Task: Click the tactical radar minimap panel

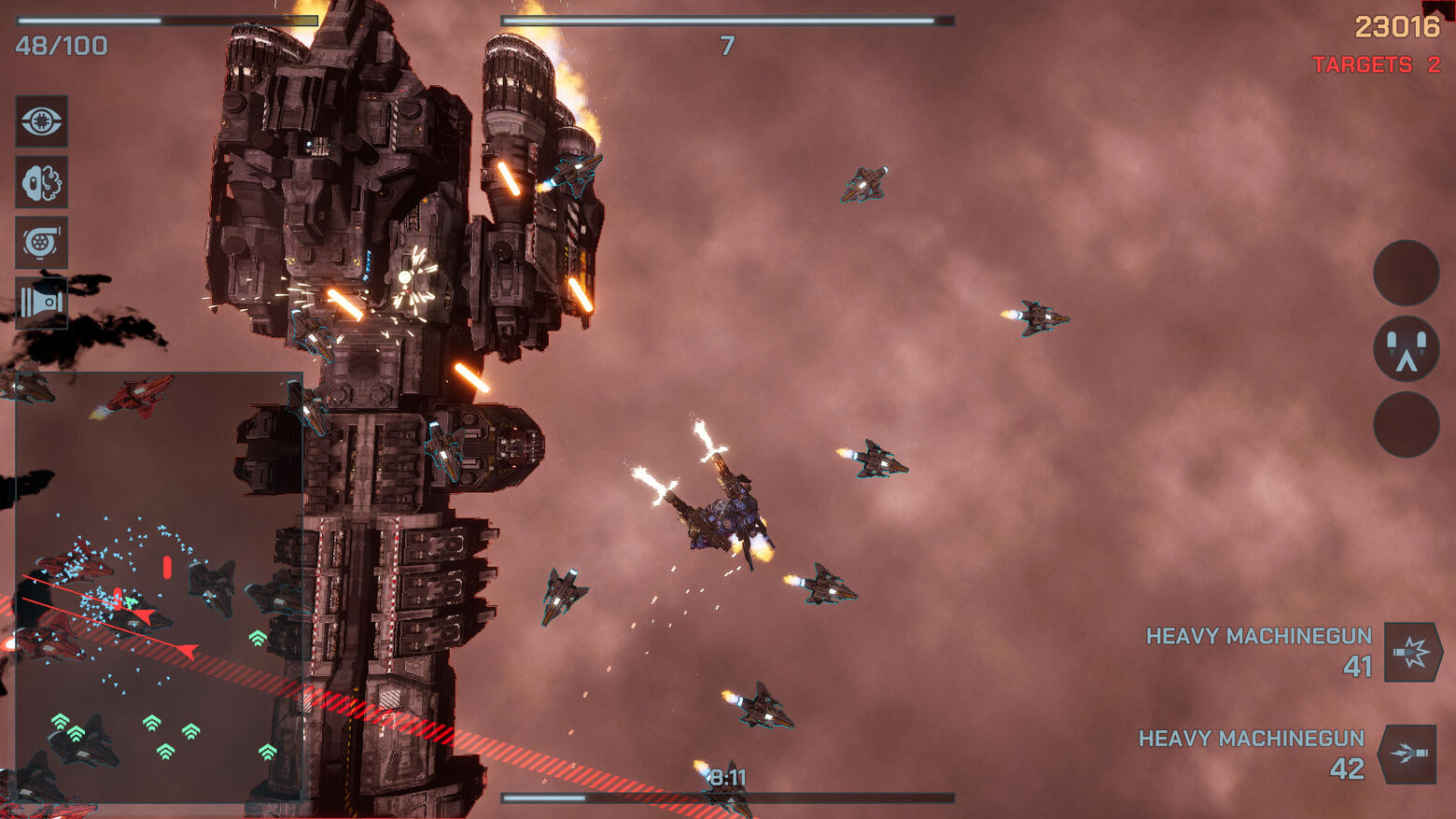Action: point(159,586)
